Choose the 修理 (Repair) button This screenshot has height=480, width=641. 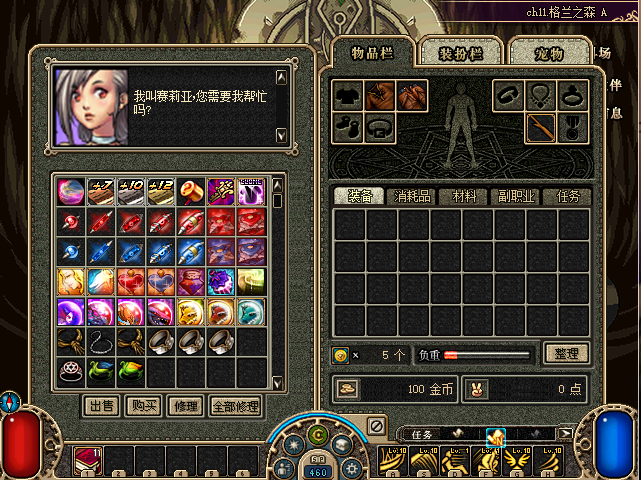pos(183,406)
